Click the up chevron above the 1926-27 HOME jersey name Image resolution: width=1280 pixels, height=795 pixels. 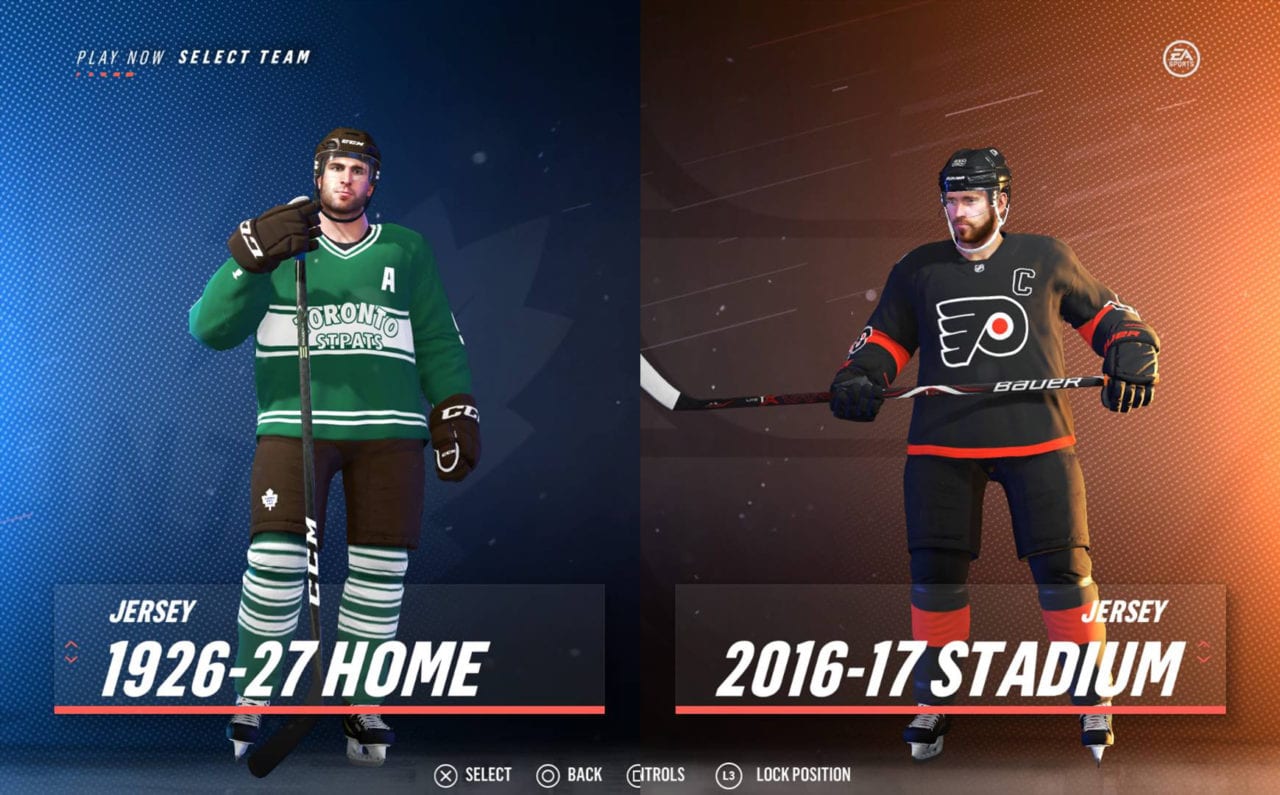coord(71,645)
